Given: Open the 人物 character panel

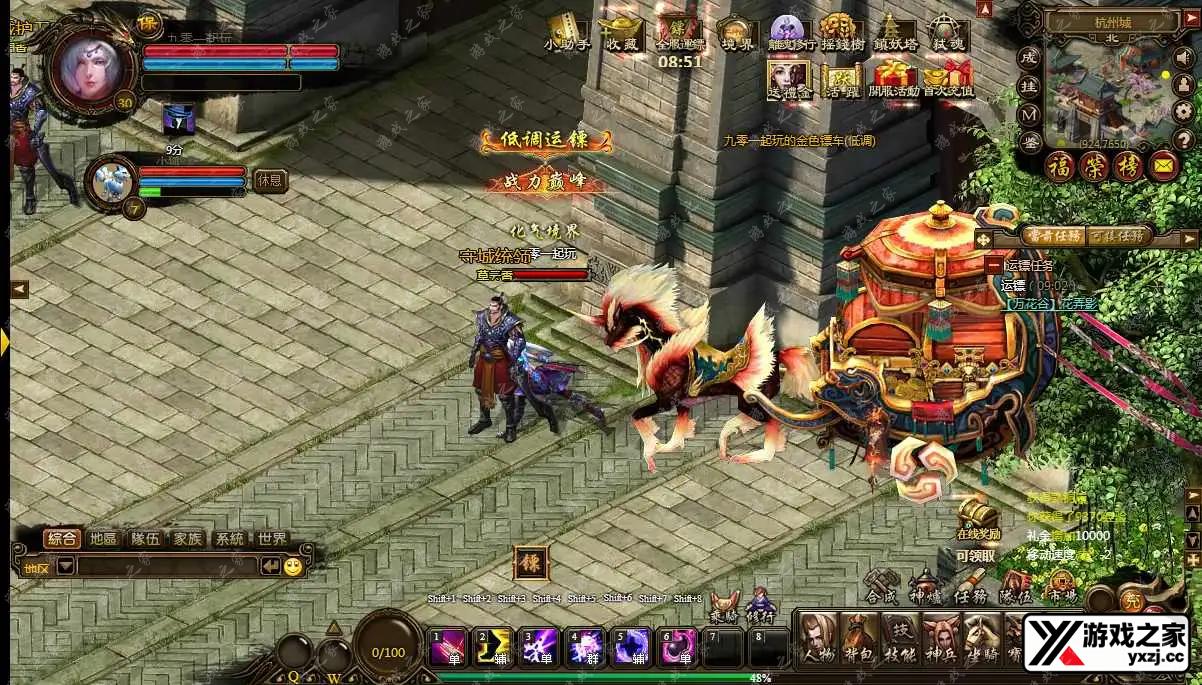Looking at the screenshot, I should tap(819, 639).
